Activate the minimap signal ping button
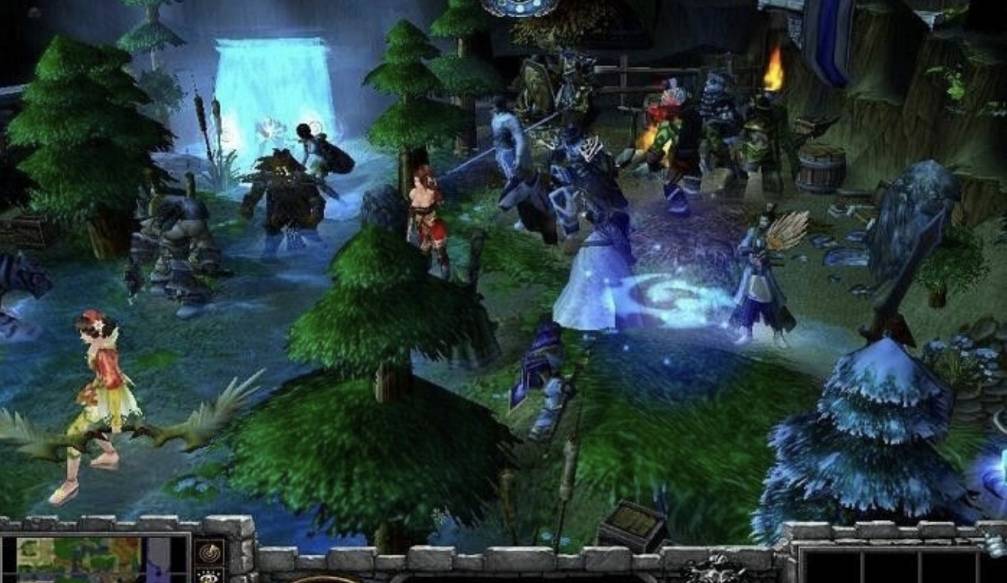The width and height of the screenshot is (1007, 583). pos(210,553)
